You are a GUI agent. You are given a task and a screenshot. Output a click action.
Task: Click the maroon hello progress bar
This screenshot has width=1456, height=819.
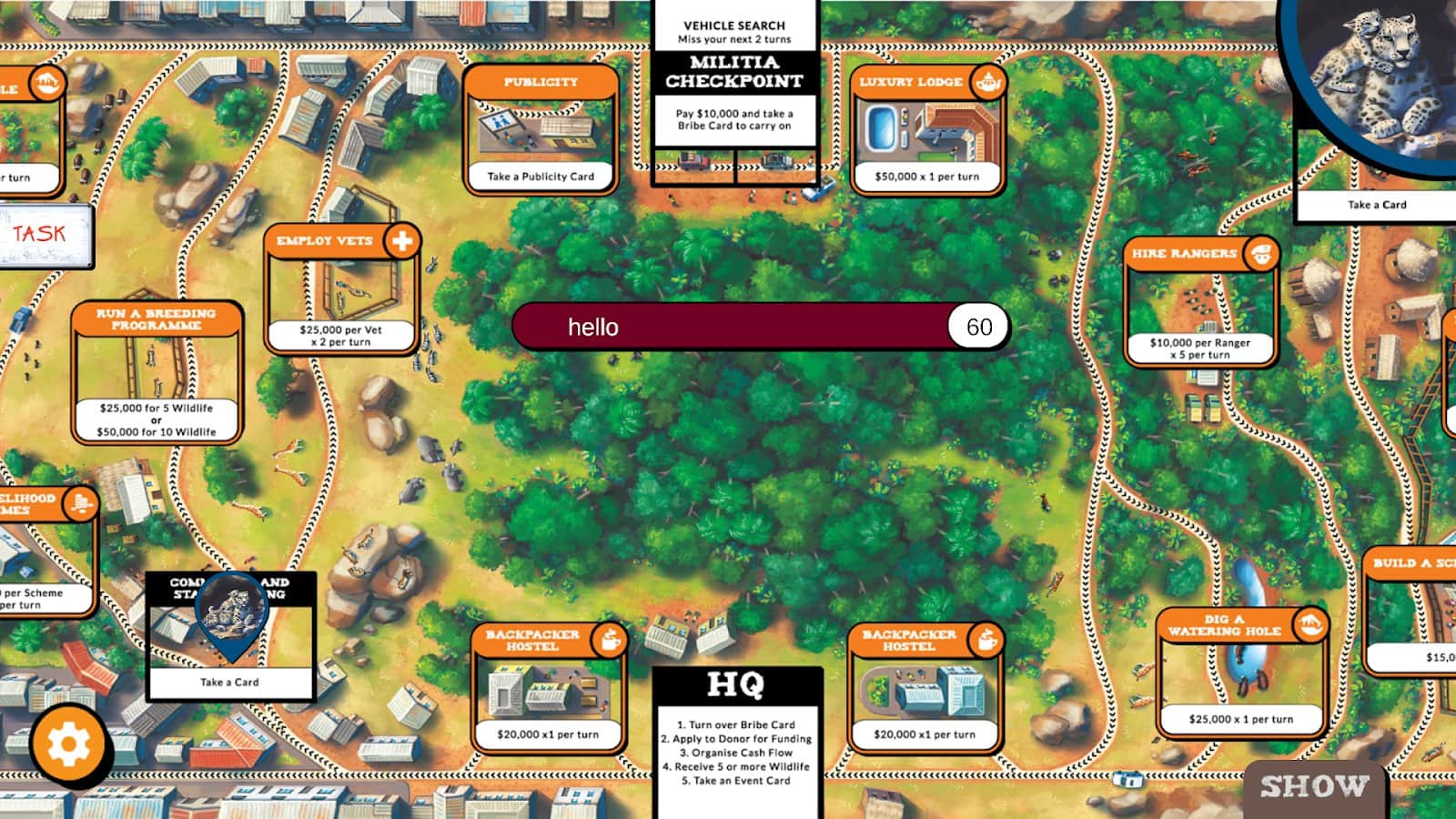[x=728, y=326]
